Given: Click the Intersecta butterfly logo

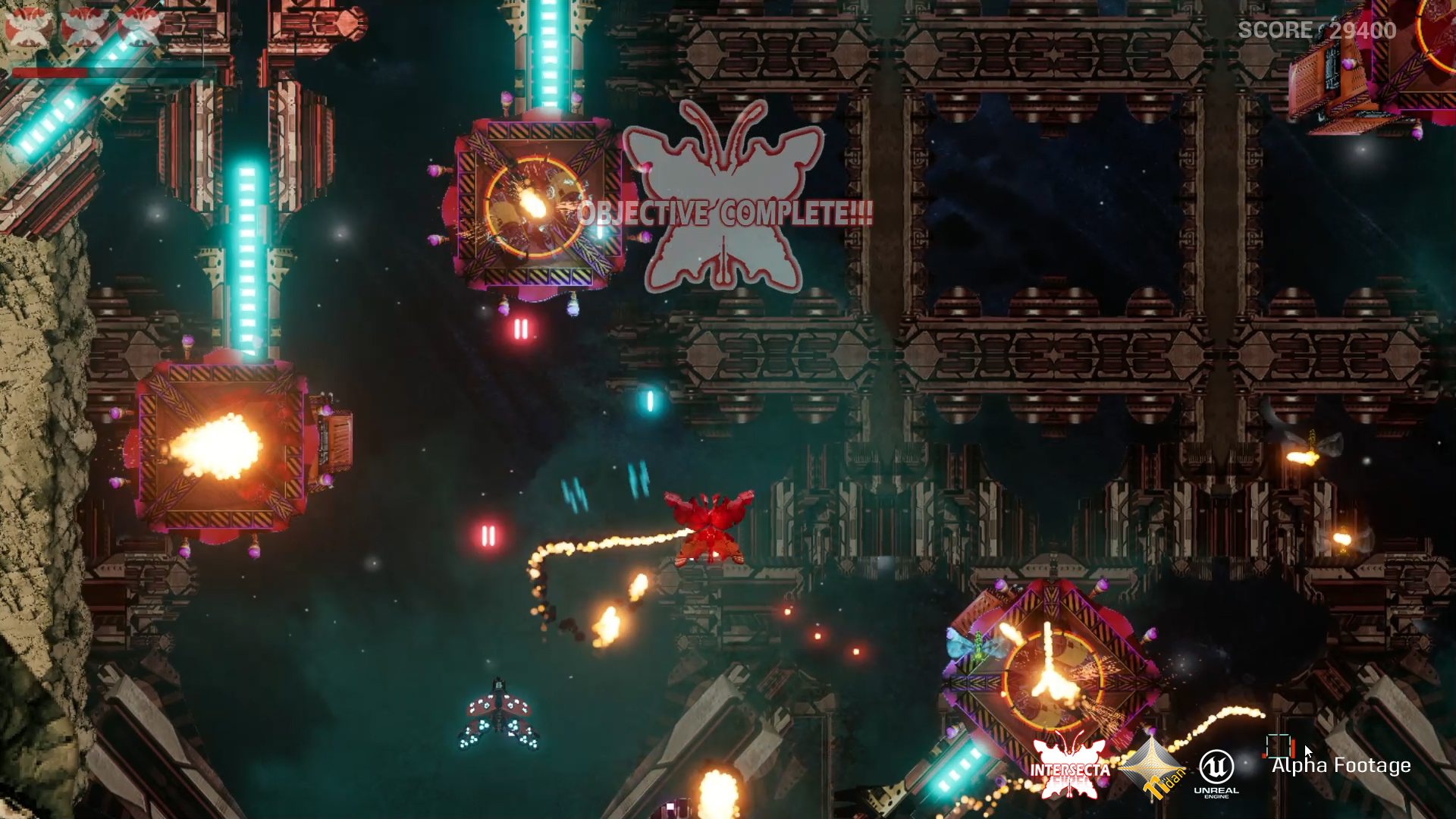Looking at the screenshot, I should 1069,767.
